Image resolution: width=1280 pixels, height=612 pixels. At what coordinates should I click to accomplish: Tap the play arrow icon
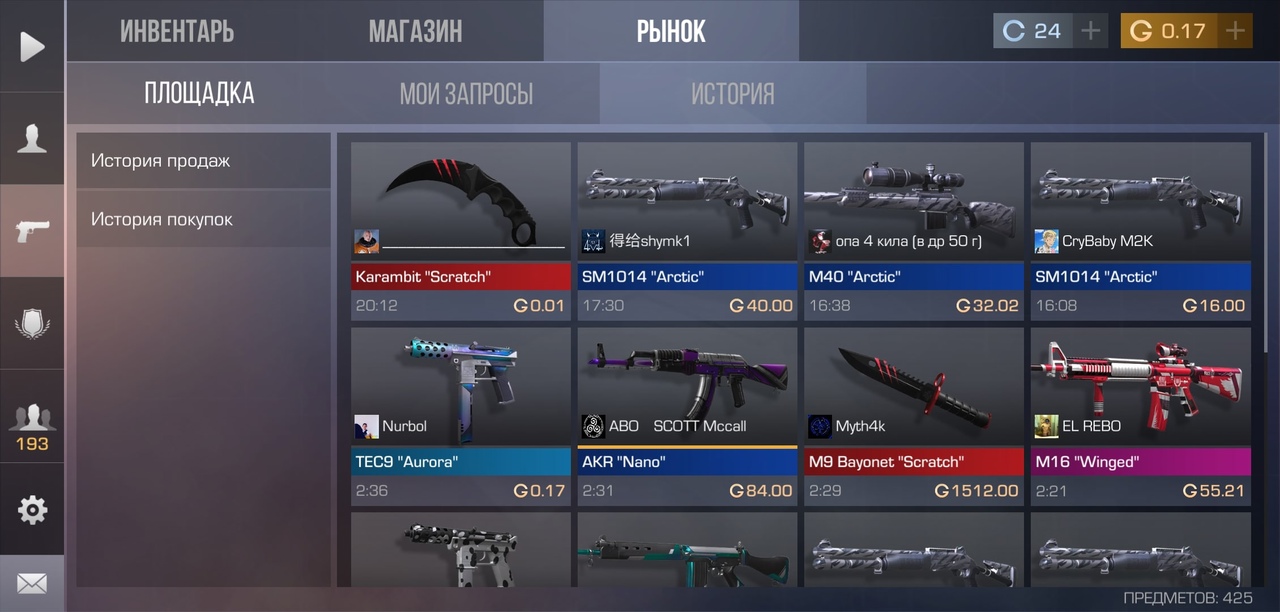[x=32, y=46]
